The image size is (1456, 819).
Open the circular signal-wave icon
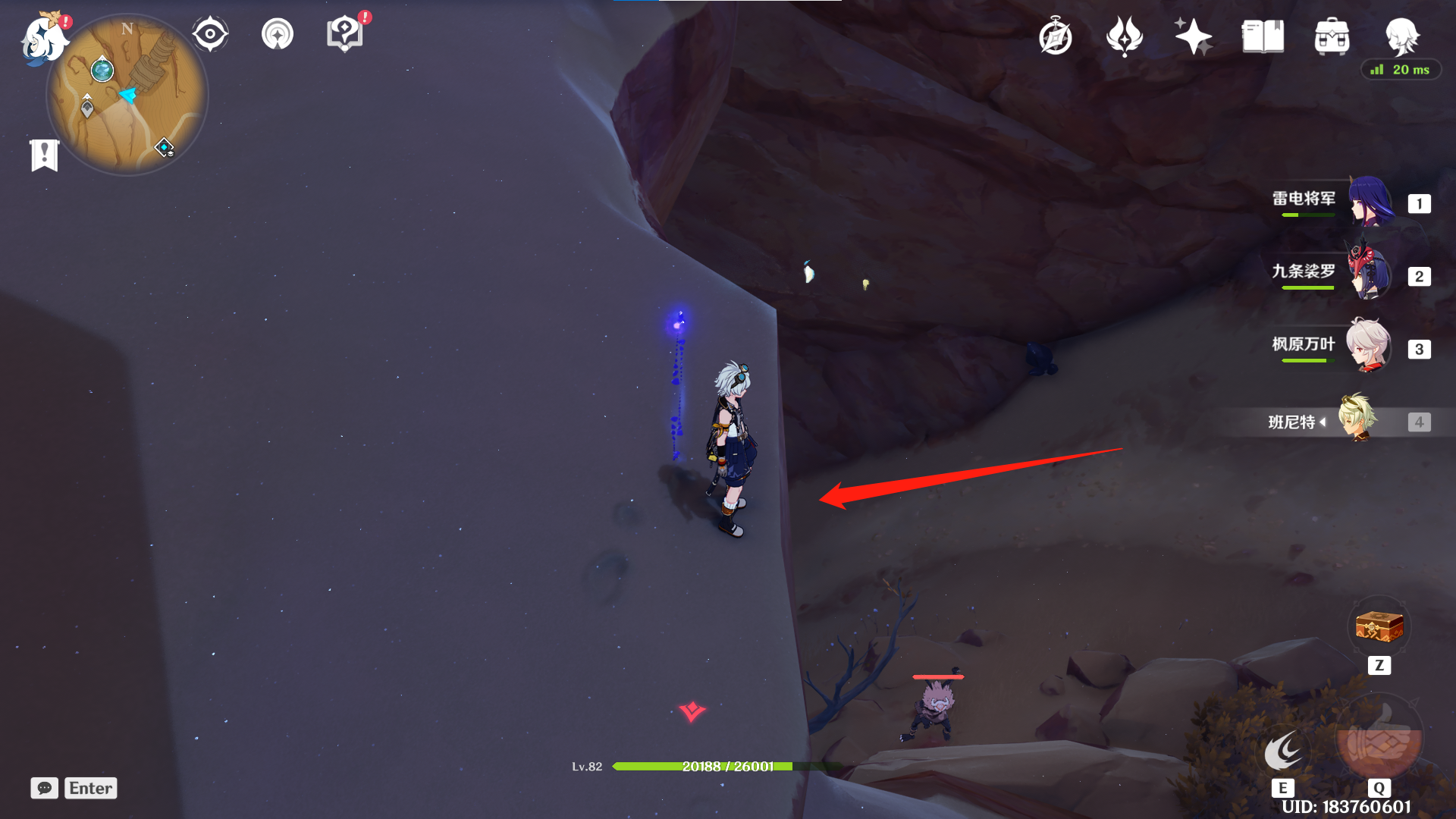278,34
